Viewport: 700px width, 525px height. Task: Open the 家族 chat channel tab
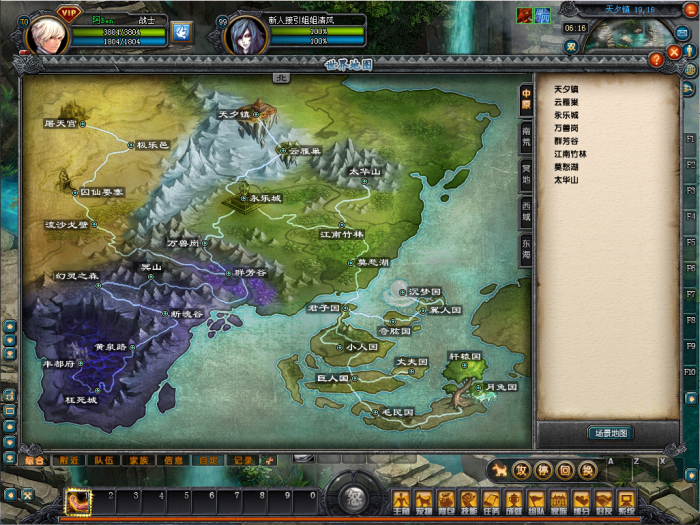point(139,460)
